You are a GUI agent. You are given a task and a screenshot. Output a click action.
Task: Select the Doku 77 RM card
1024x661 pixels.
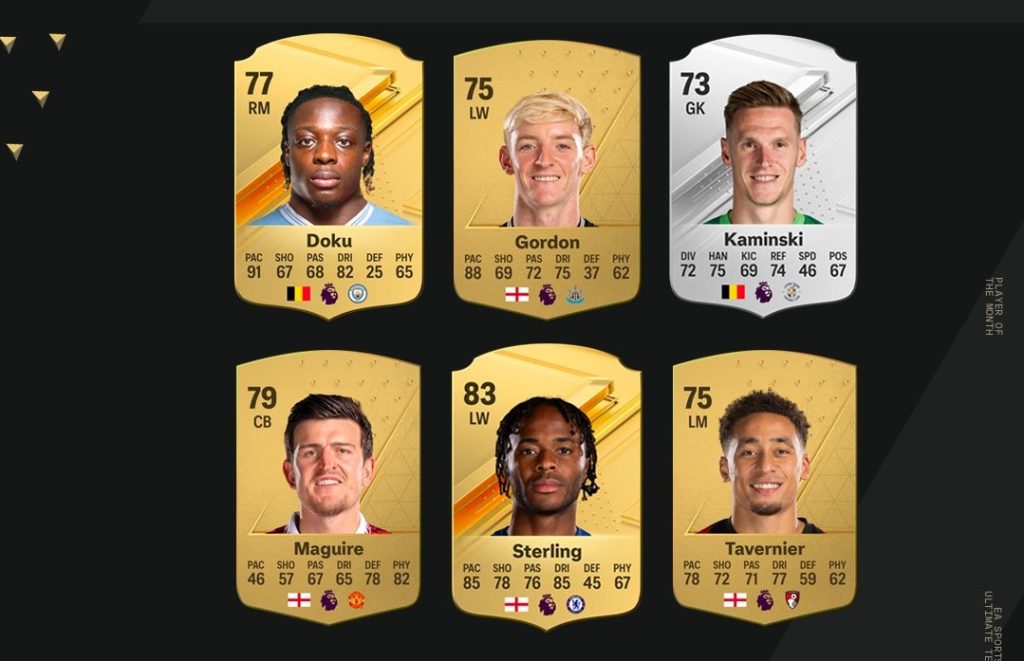tap(329, 175)
